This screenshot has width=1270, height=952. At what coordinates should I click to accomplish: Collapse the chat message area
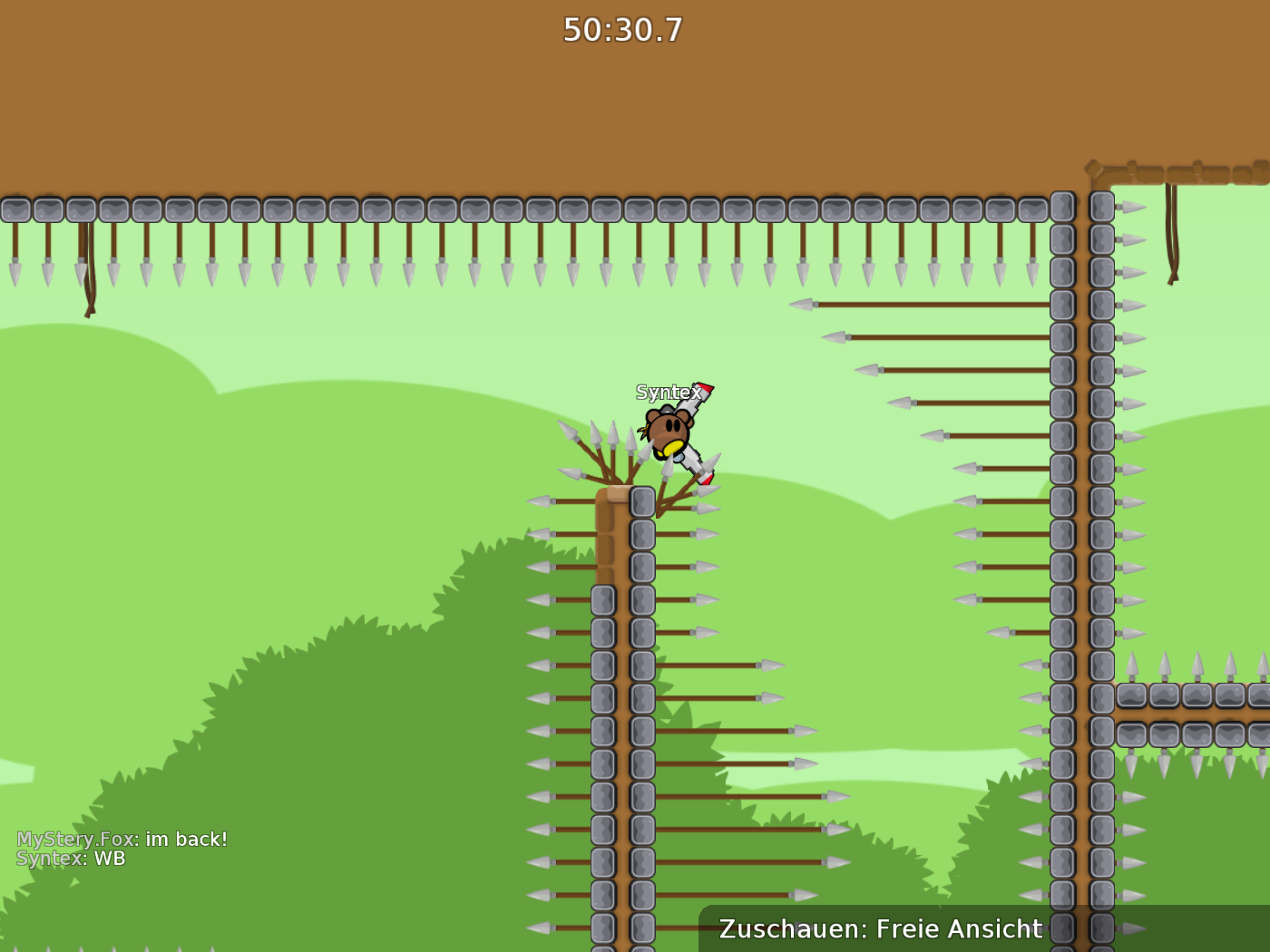pyautogui.click(x=122, y=848)
